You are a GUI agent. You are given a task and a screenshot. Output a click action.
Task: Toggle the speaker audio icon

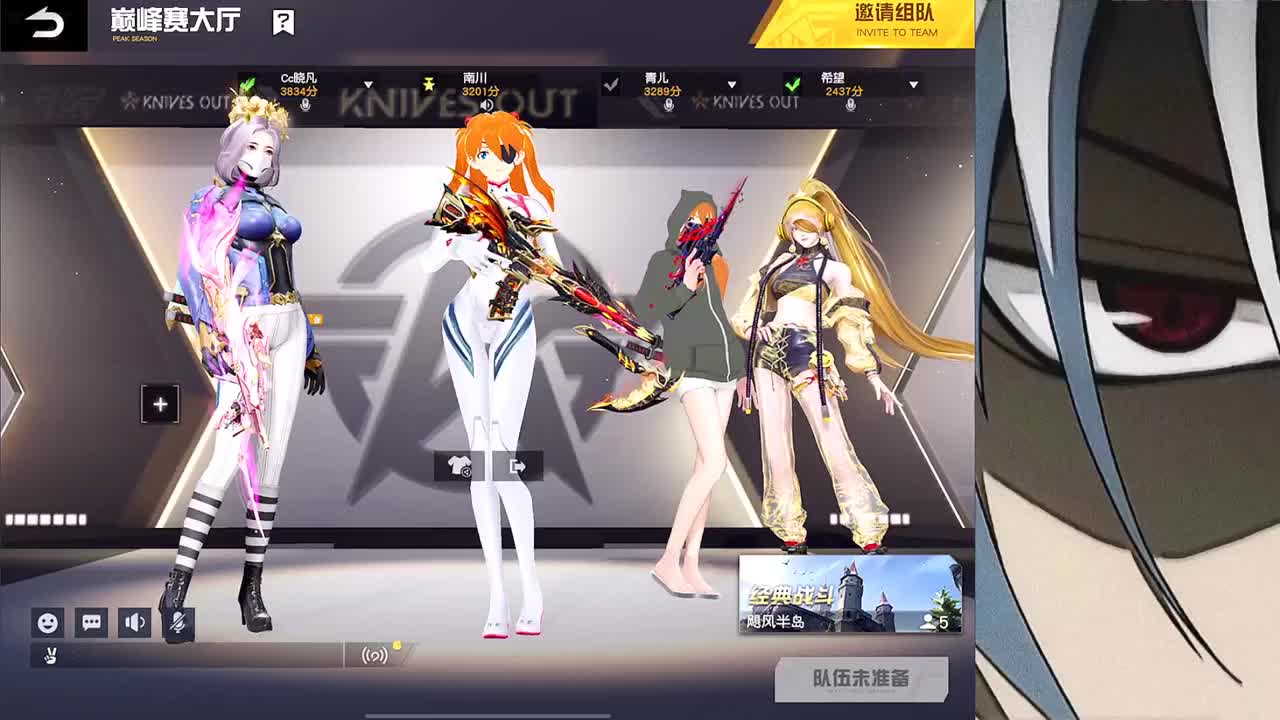(x=136, y=623)
